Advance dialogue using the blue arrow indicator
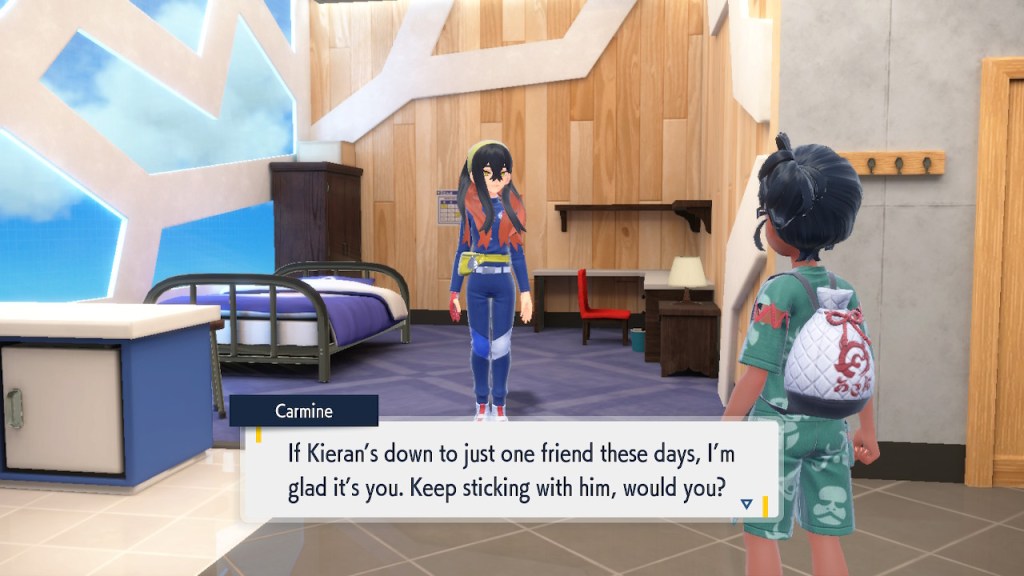Viewport: 1024px width, 576px height. click(746, 505)
